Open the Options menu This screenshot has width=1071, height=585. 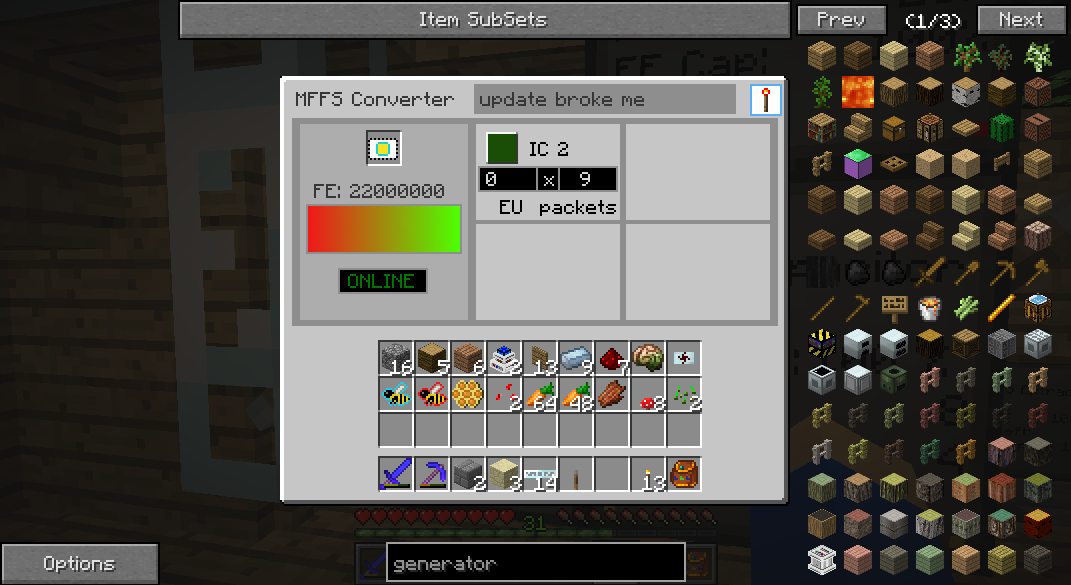click(79, 564)
